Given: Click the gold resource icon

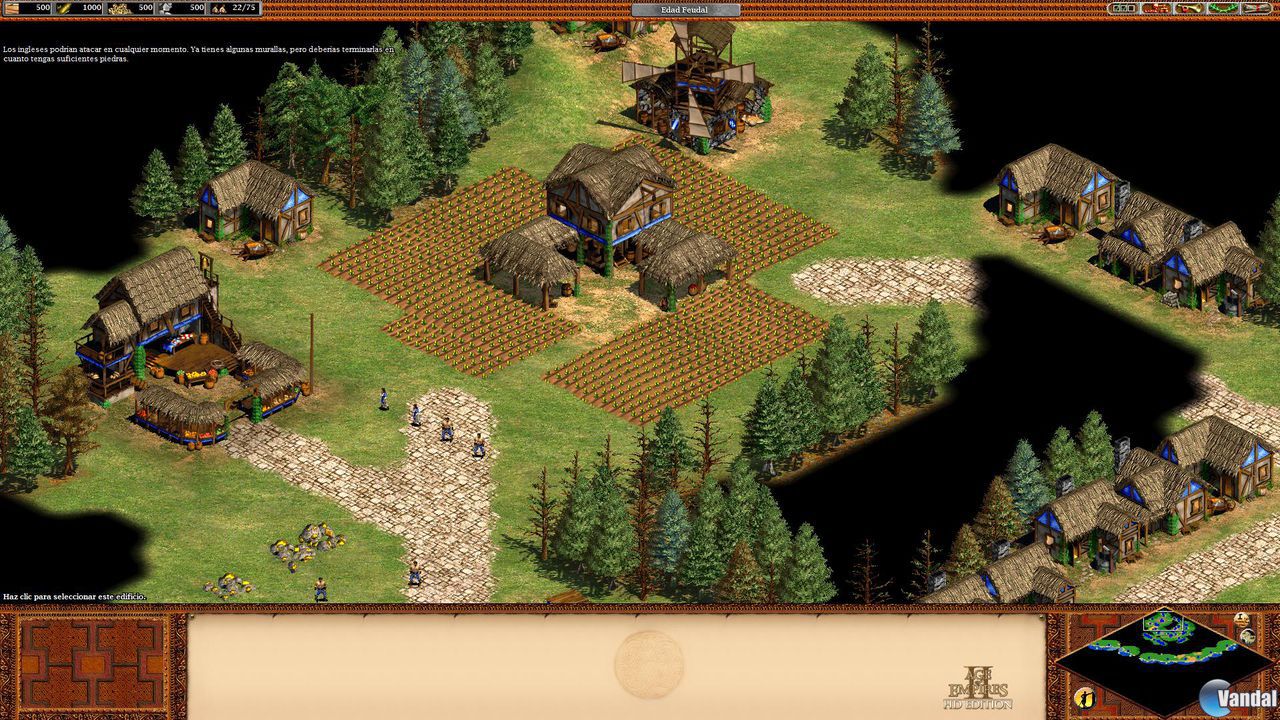Looking at the screenshot, I should (x=118, y=9).
